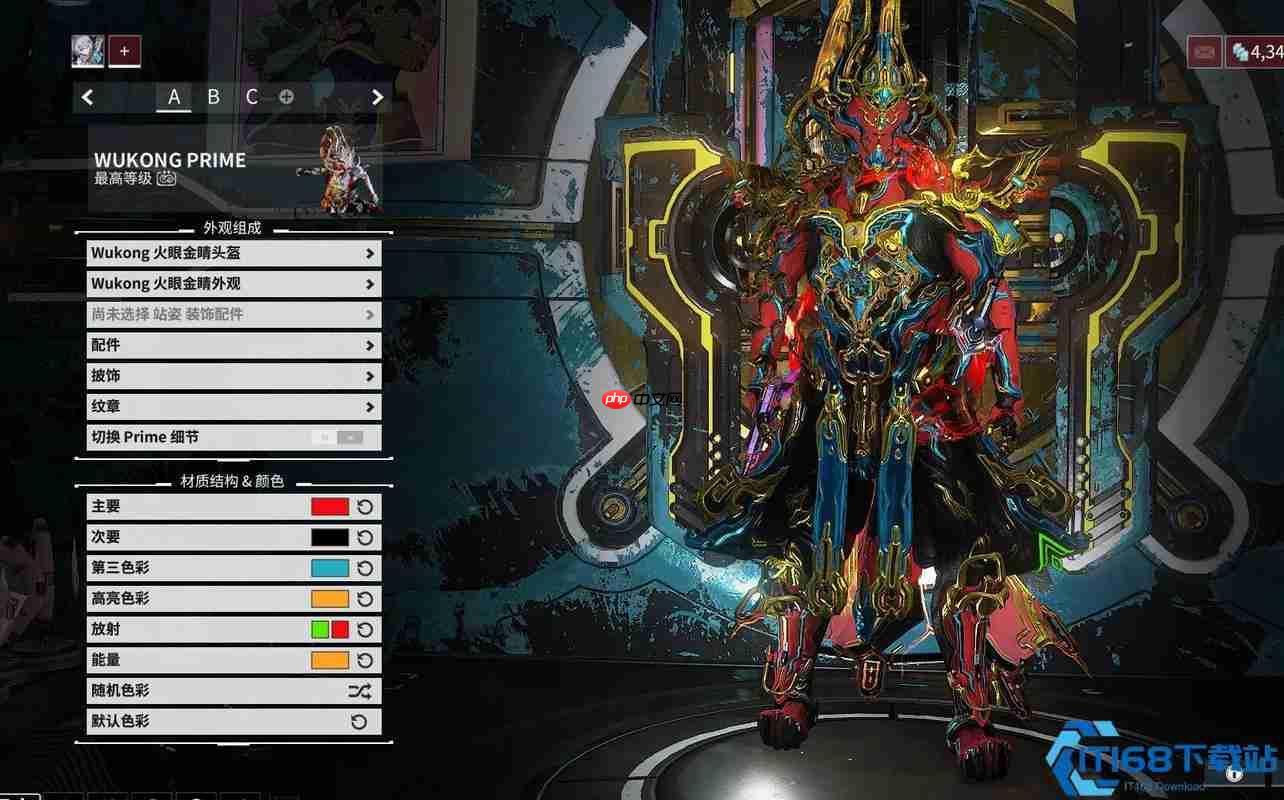
Task: Open the mail inbox icon at top right
Action: click(x=1204, y=51)
